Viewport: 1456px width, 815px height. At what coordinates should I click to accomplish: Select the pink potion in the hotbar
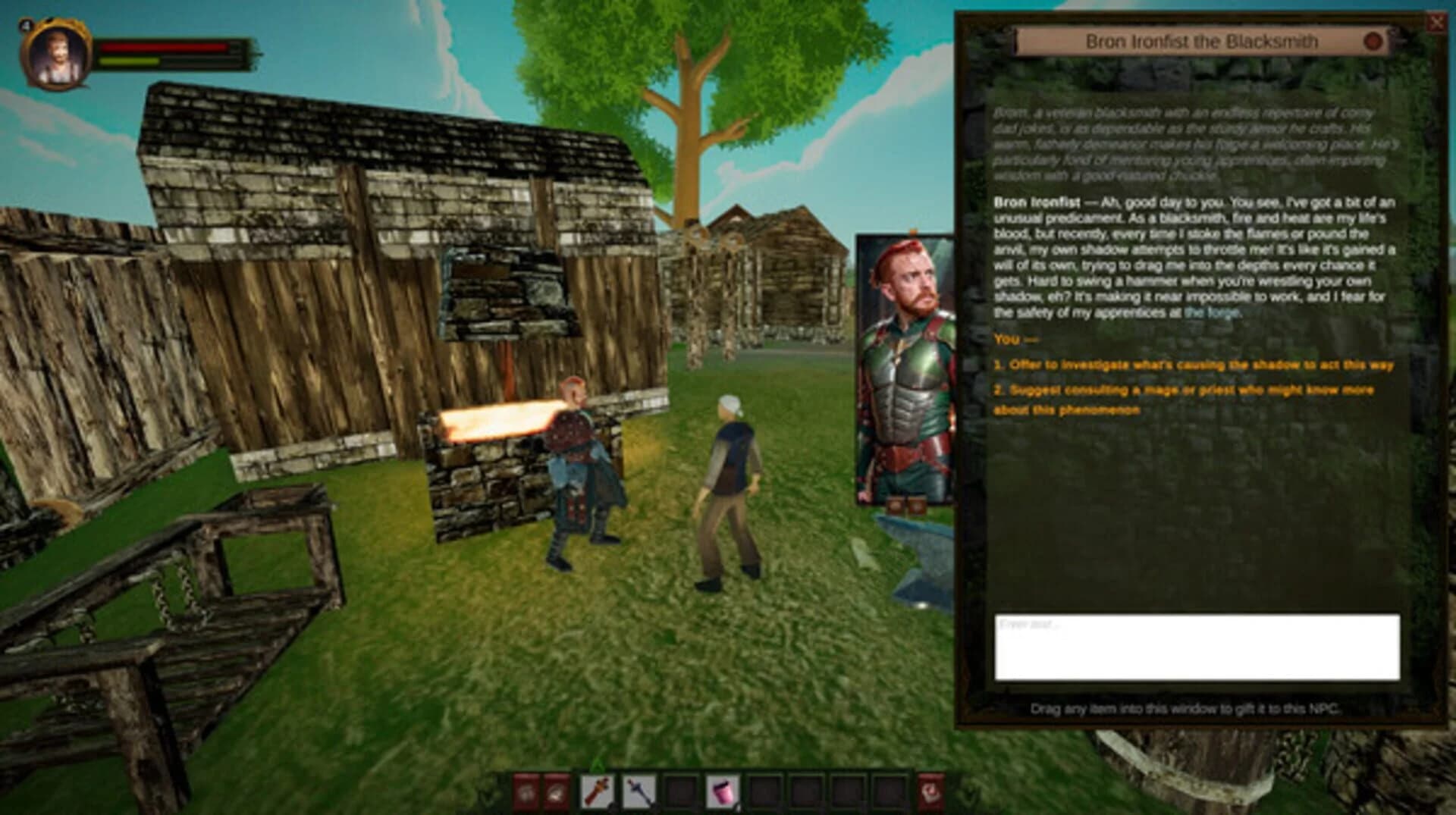coord(723,788)
